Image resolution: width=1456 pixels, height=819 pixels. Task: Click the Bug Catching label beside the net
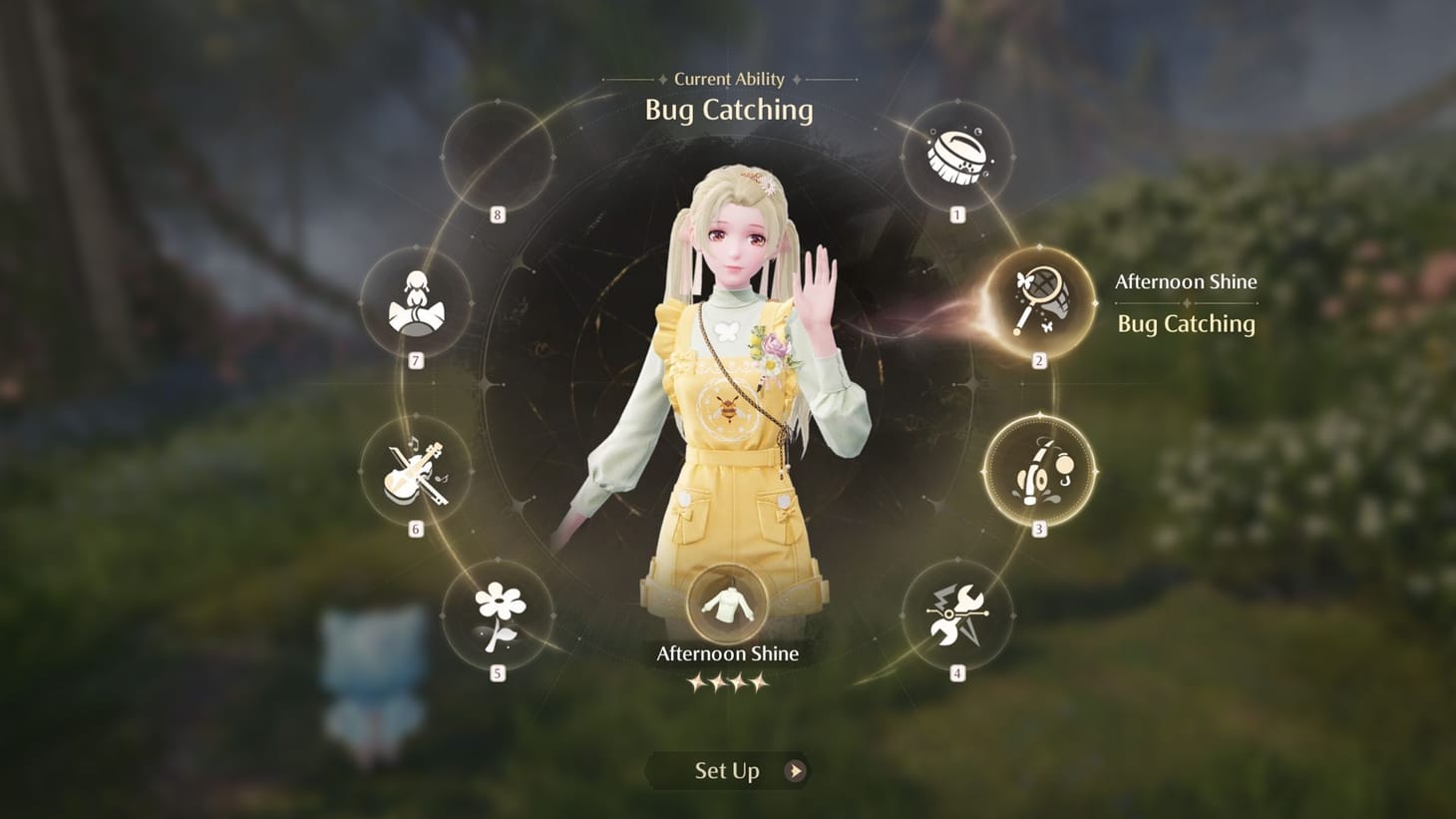click(1185, 323)
